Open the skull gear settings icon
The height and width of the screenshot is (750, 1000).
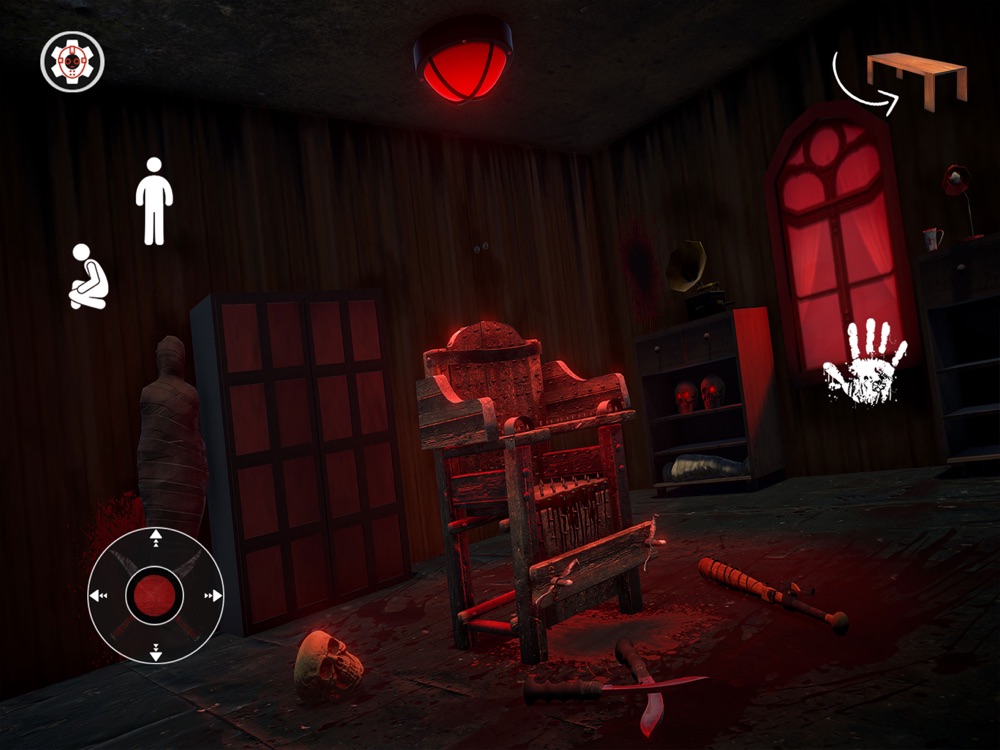(72, 61)
